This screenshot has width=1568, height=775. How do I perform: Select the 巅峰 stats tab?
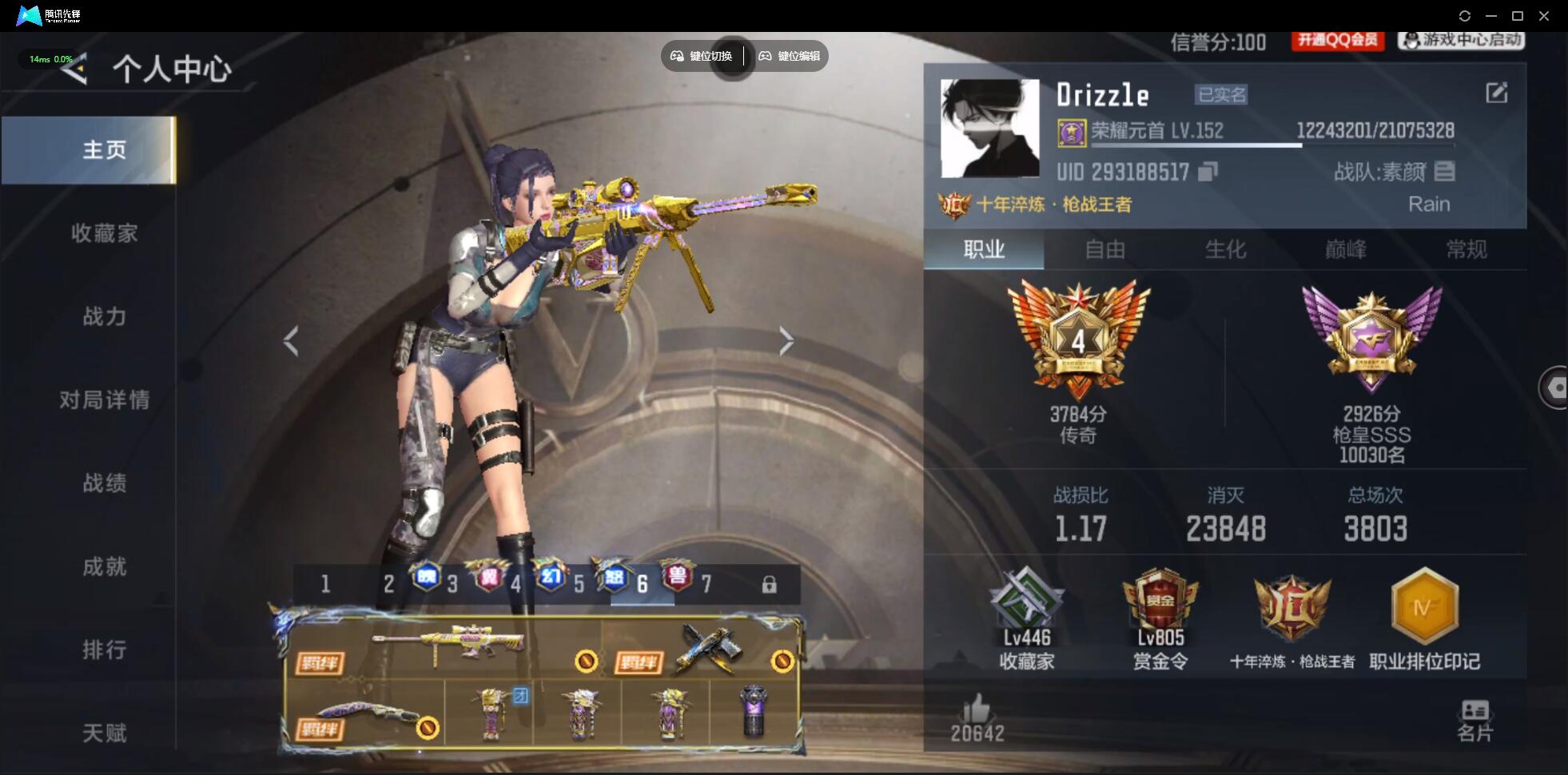(1346, 250)
